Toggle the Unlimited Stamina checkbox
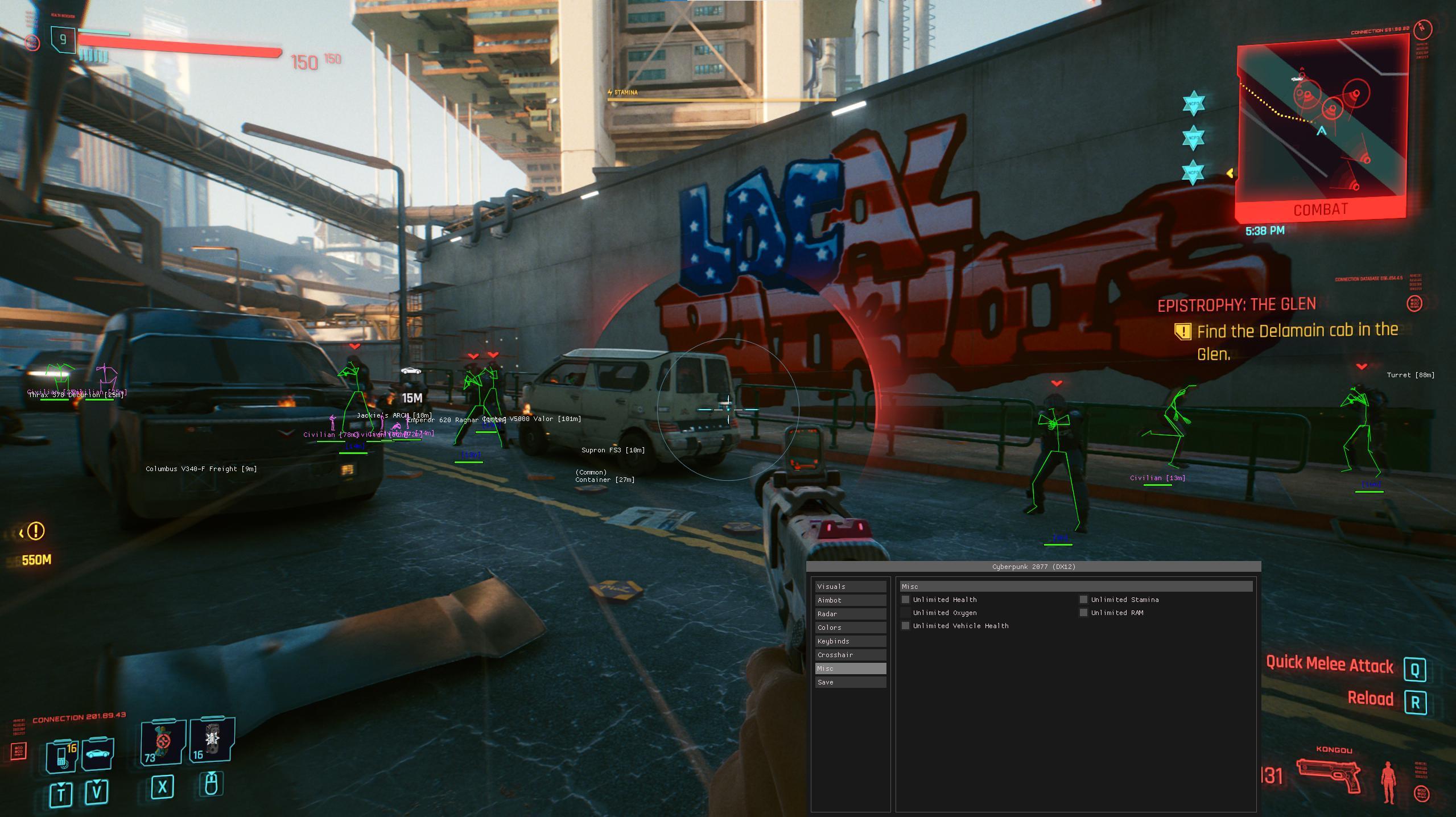The height and width of the screenshot is (817, 1456). 1084,600
